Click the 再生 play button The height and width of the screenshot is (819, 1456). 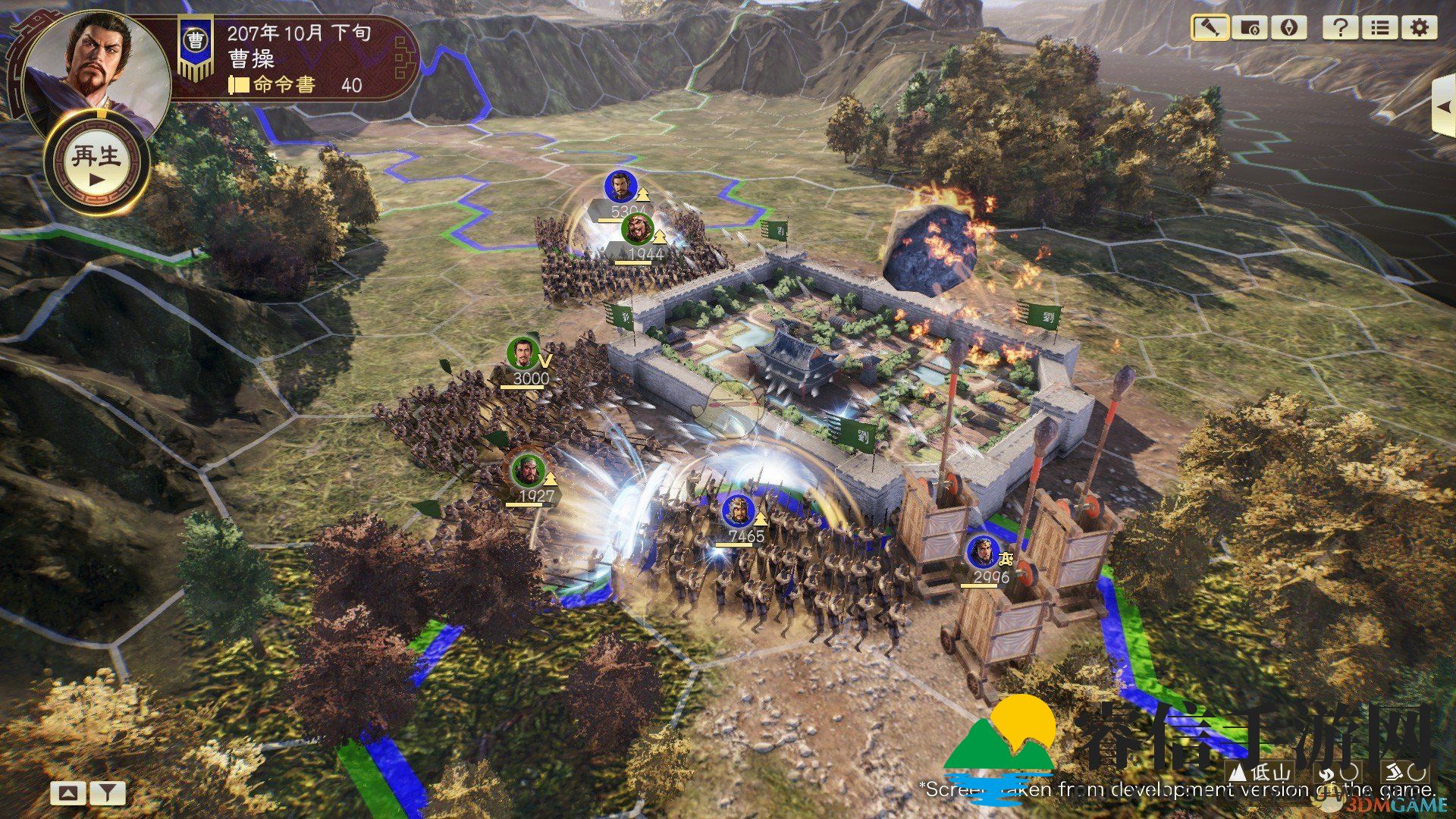(96, 163)
